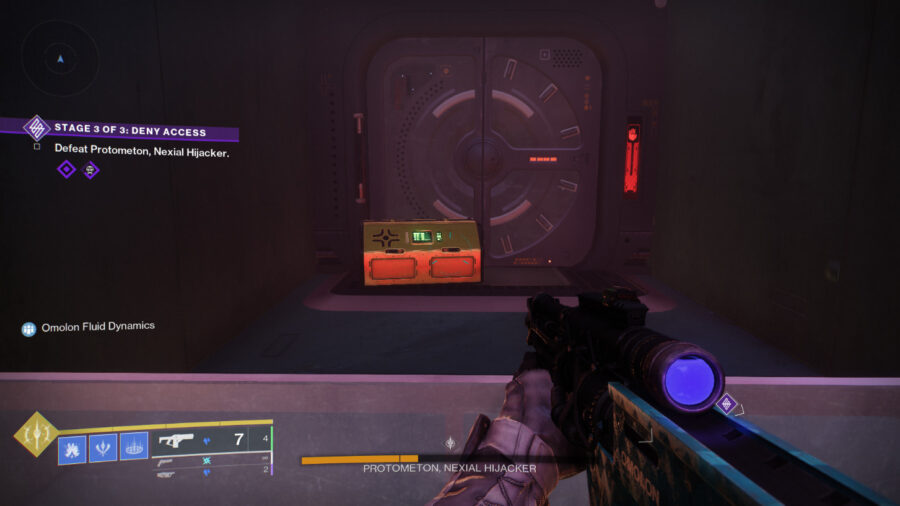This screenshot has height=506, width=900.
Task: Activate the golden diamond super ability icon
Action: [34, 435]
